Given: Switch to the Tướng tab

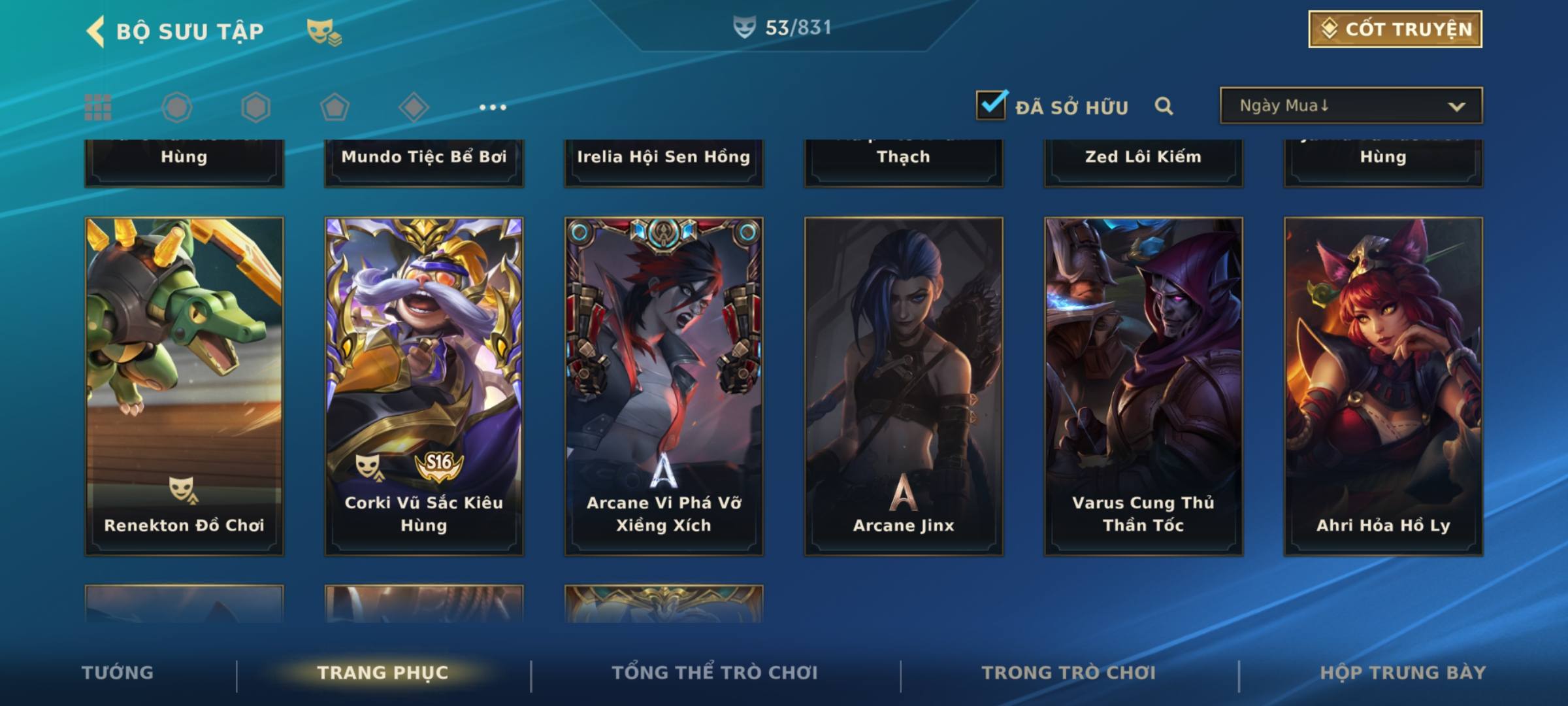Looking at the screenshot, I should tap(118, 673).
